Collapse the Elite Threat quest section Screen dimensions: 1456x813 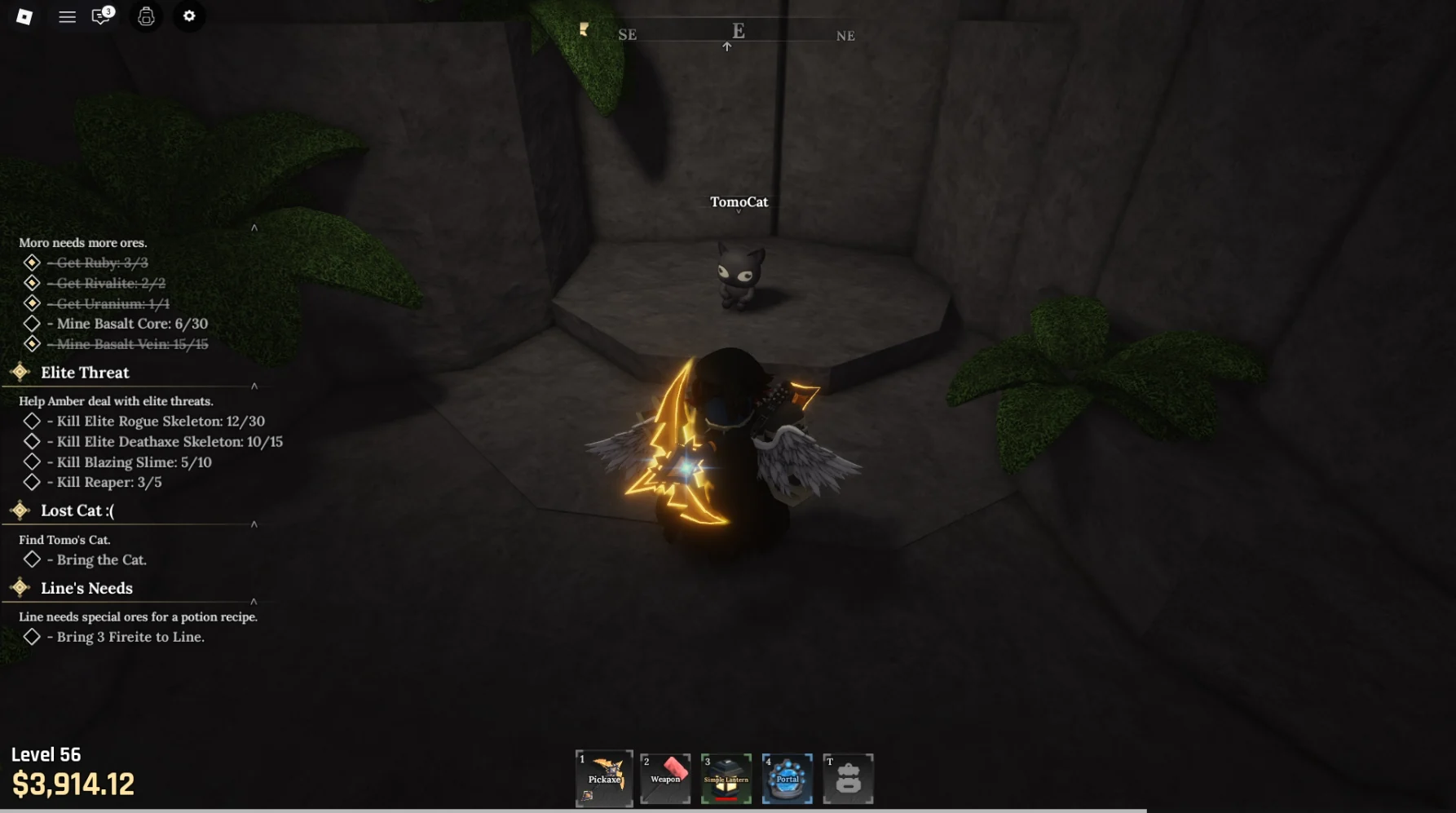coord(255,385)
